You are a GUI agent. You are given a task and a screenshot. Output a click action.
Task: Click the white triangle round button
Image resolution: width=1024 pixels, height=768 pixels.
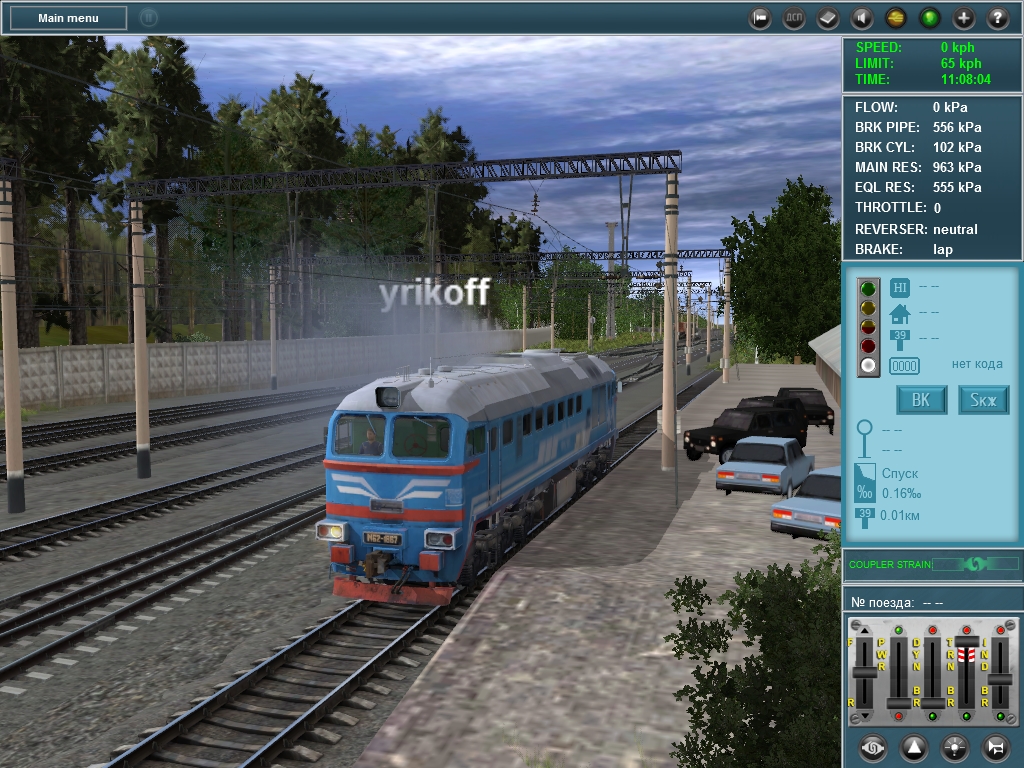[914, 747]
